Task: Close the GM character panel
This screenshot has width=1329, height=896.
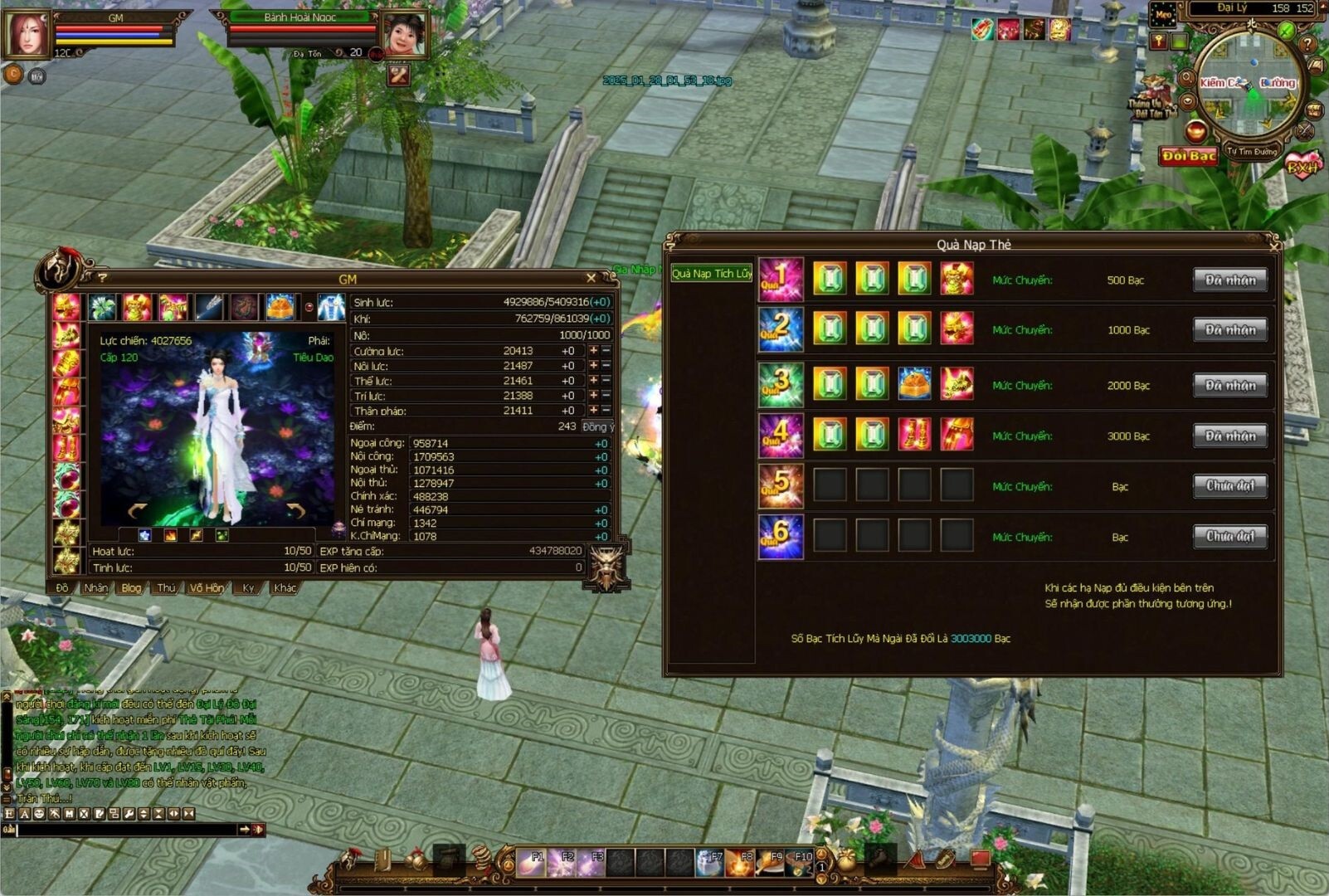Action: tap(591, 278)
